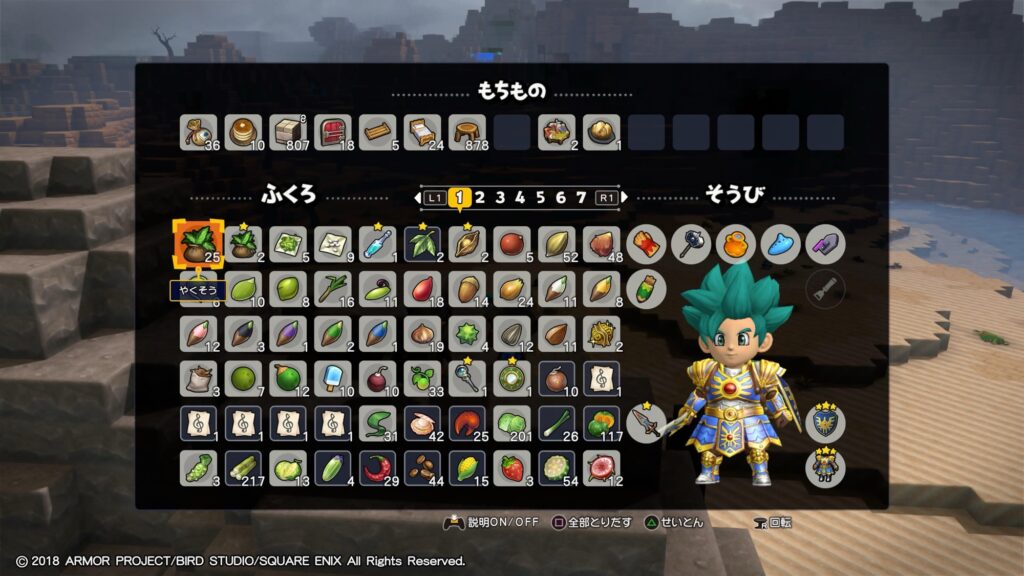Open the equipped blue shield slot
The height and width of the screenshot is (576, 1024).
point(825,423)
